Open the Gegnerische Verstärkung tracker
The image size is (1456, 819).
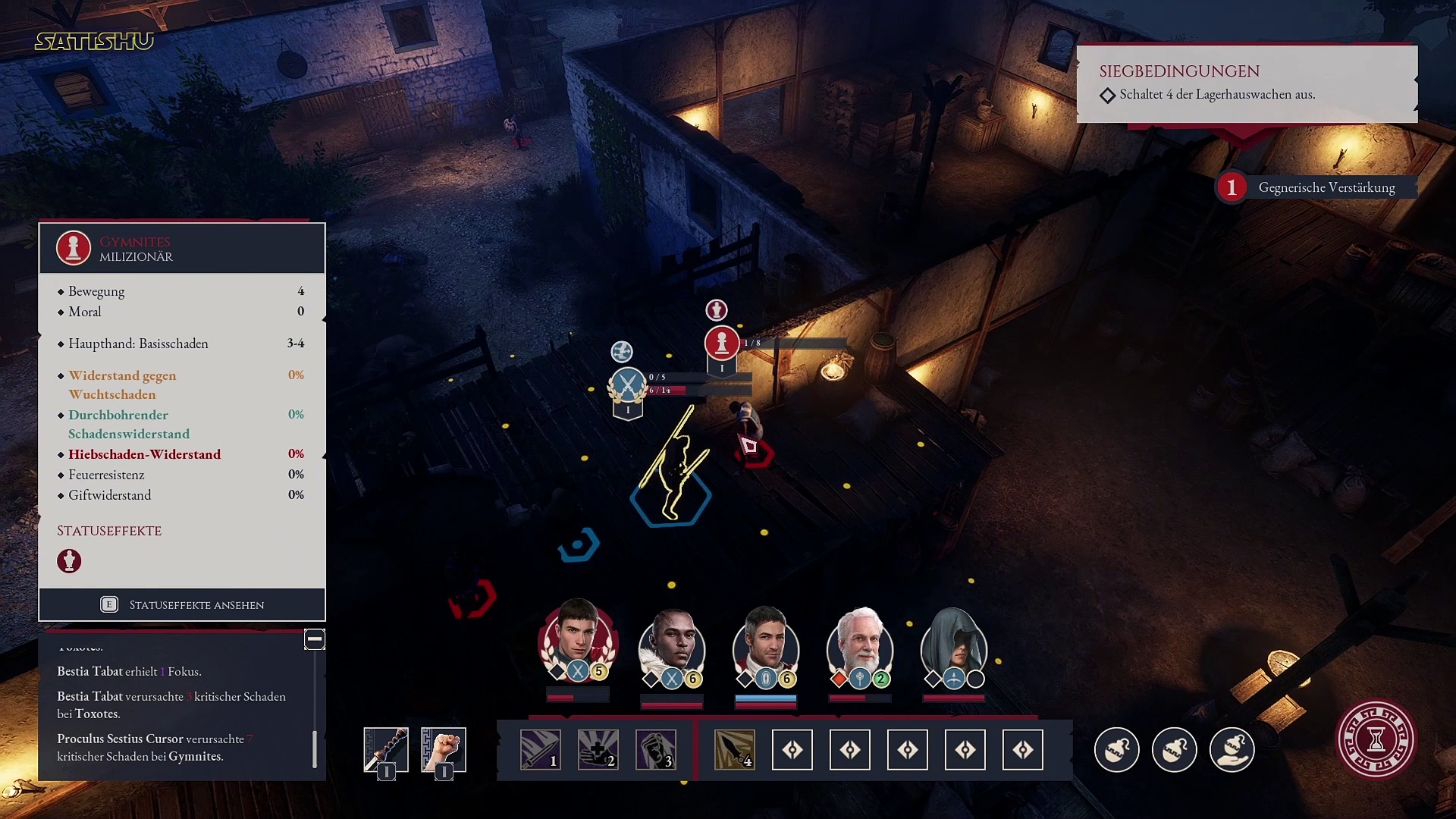(x=1316, y=187)
